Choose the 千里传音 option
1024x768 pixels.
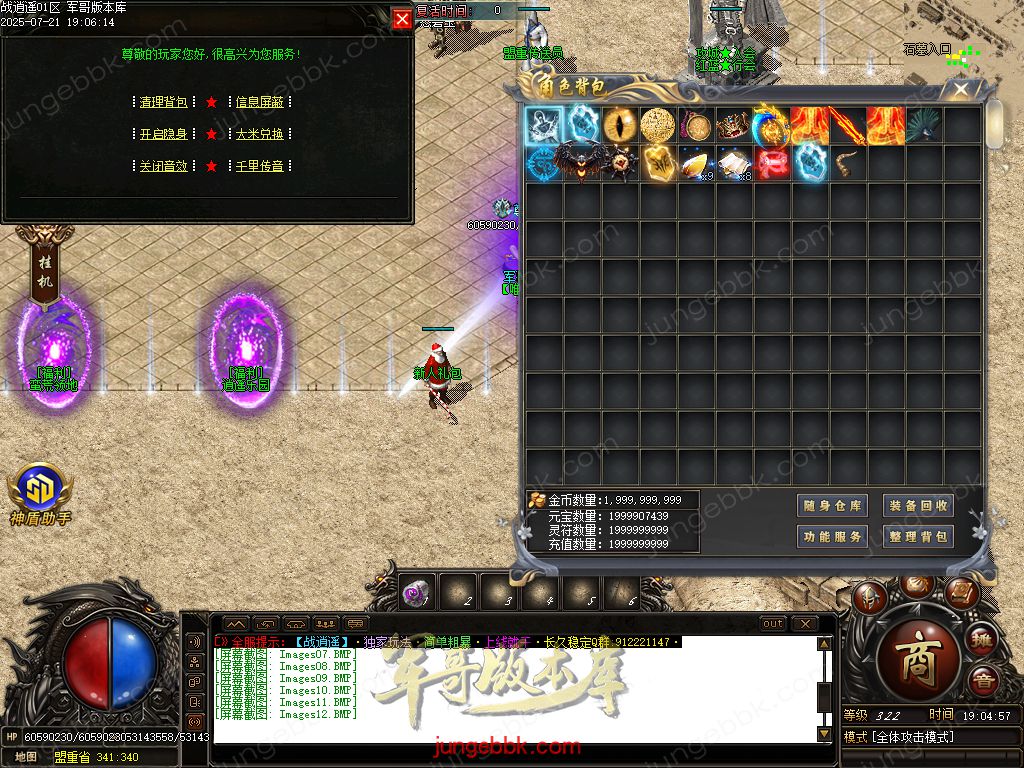pos(260,166)
